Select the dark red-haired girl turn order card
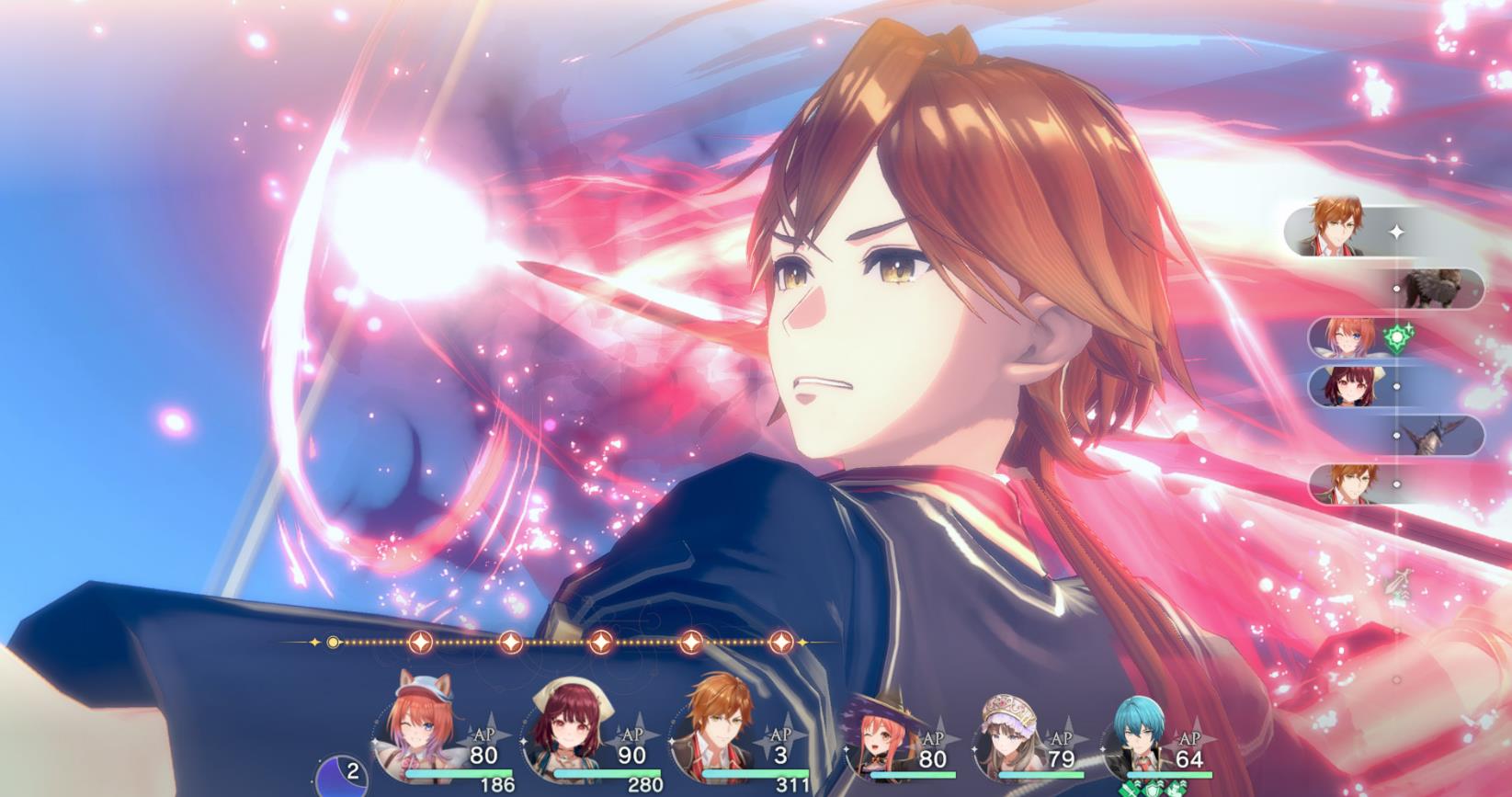Screen dimensions: 1512x797 1351,386
